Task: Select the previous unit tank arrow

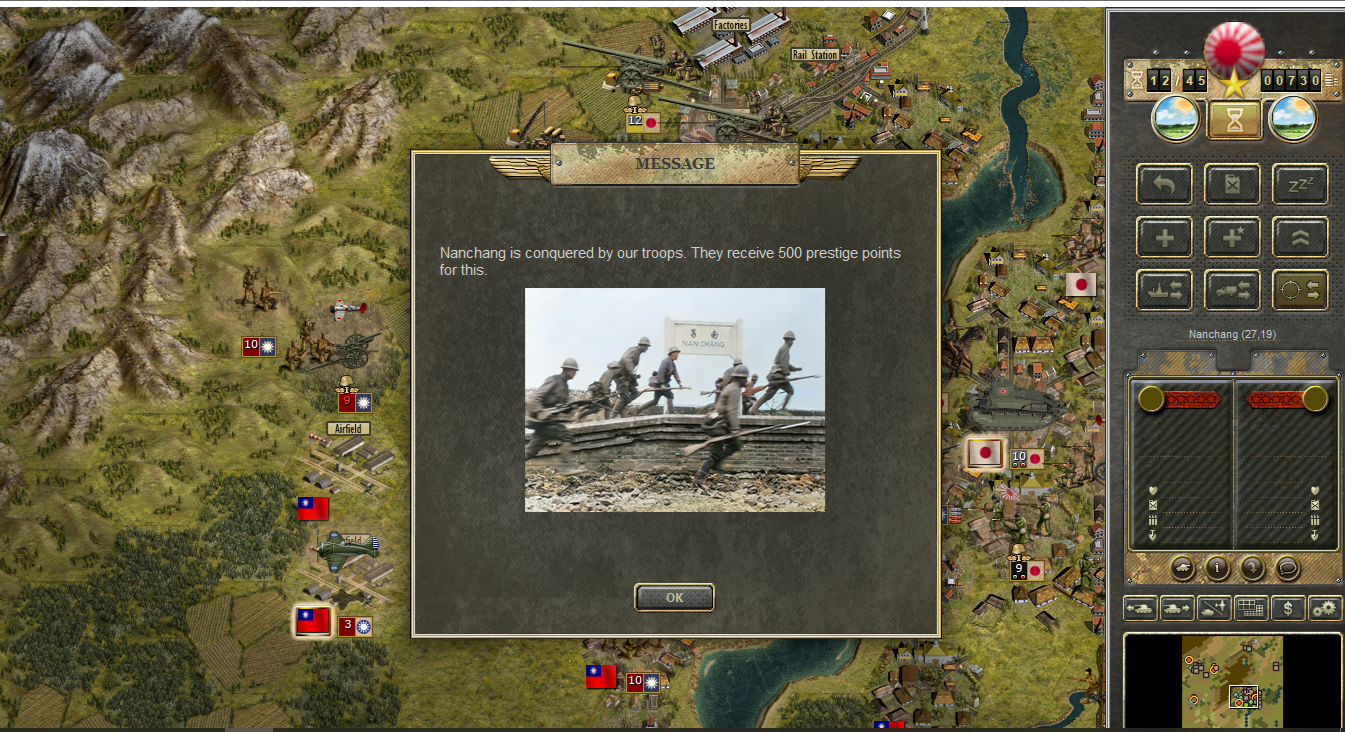Action: (1140, 607)
